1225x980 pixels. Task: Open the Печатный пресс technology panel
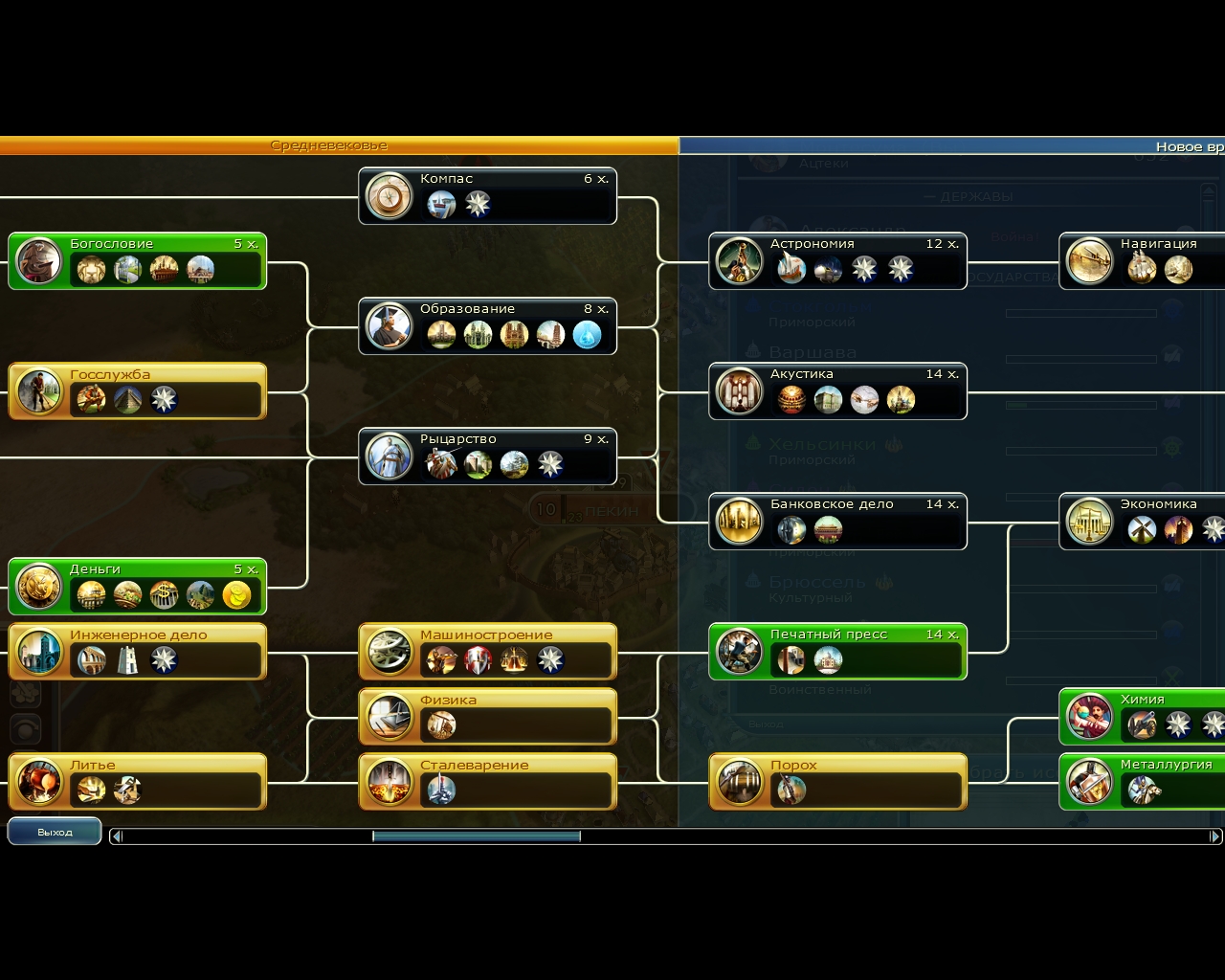coord(837,652)
